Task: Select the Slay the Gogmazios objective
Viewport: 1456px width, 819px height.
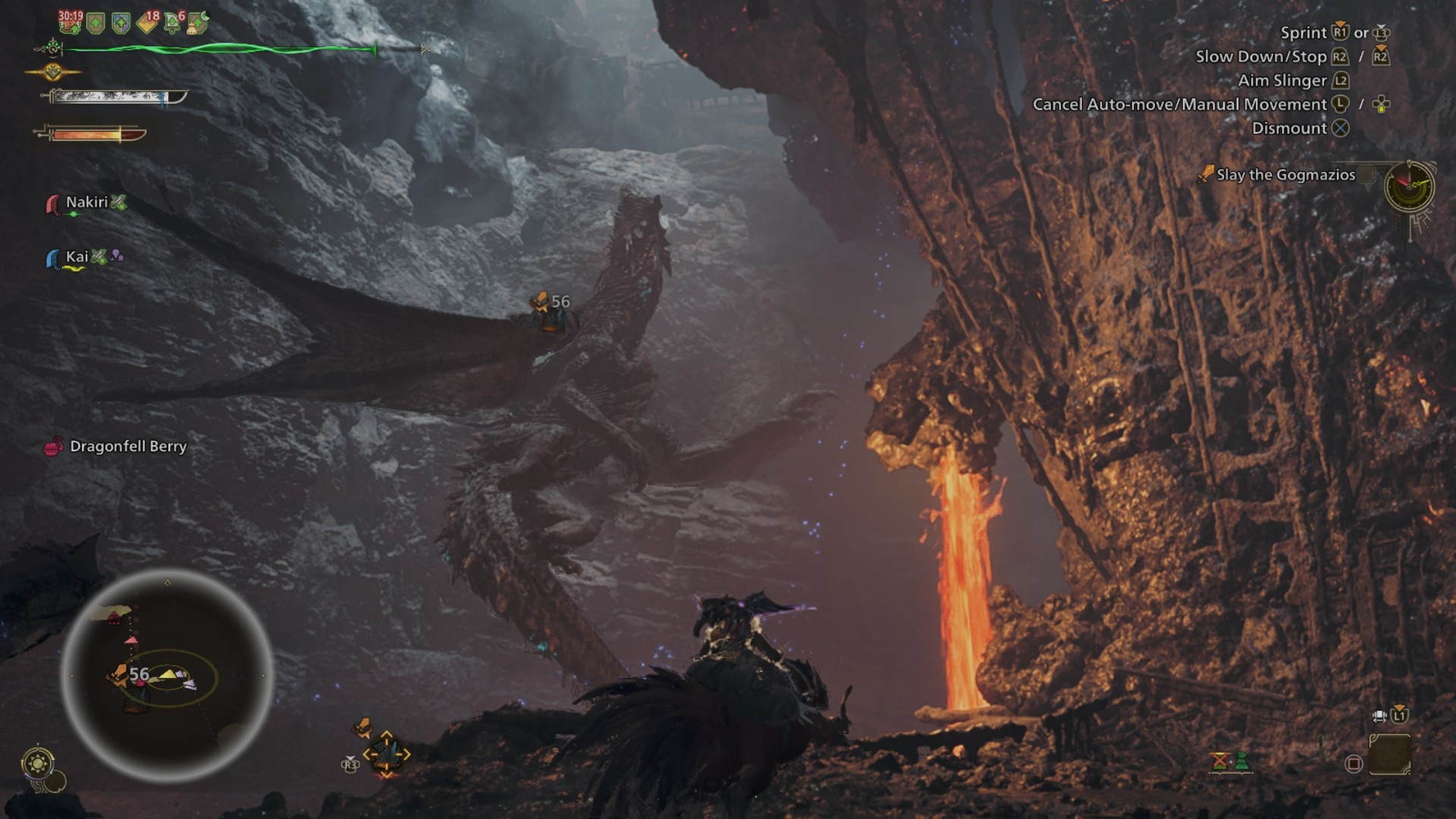Action: click(1285, 175)
